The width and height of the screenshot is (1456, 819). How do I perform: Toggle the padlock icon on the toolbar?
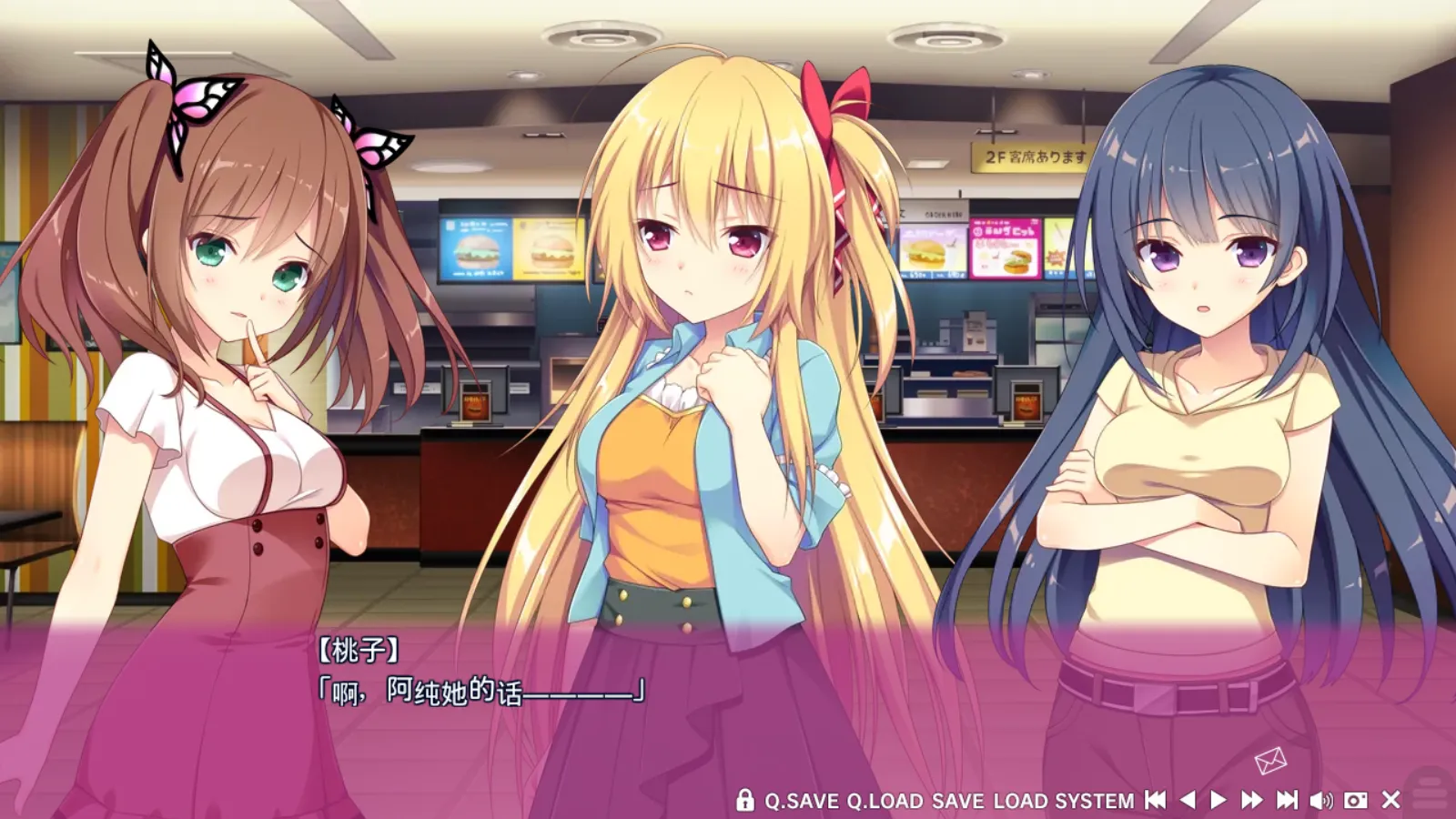(744, 800)
